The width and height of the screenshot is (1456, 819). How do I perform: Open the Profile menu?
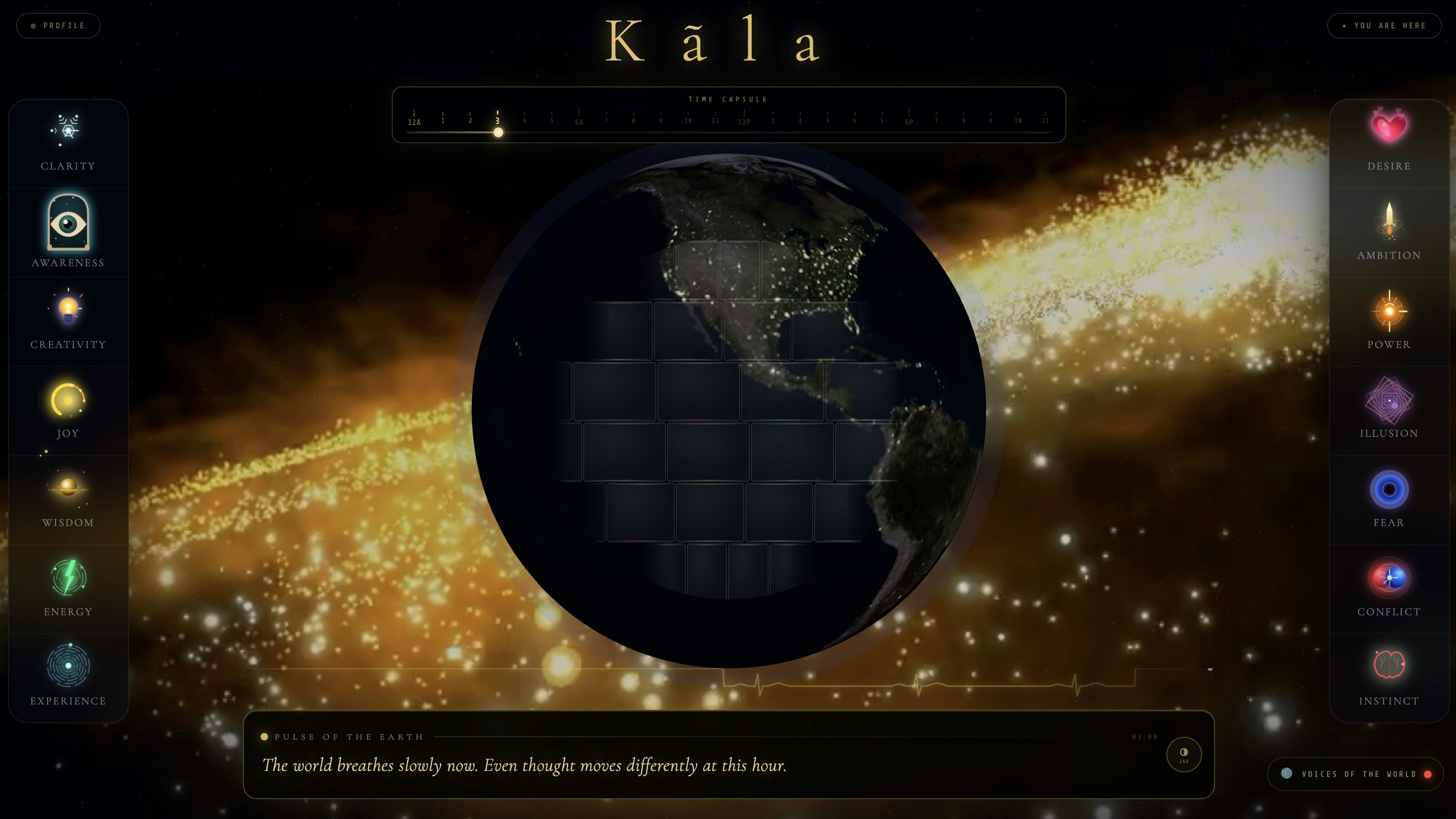tap(58, 25)
